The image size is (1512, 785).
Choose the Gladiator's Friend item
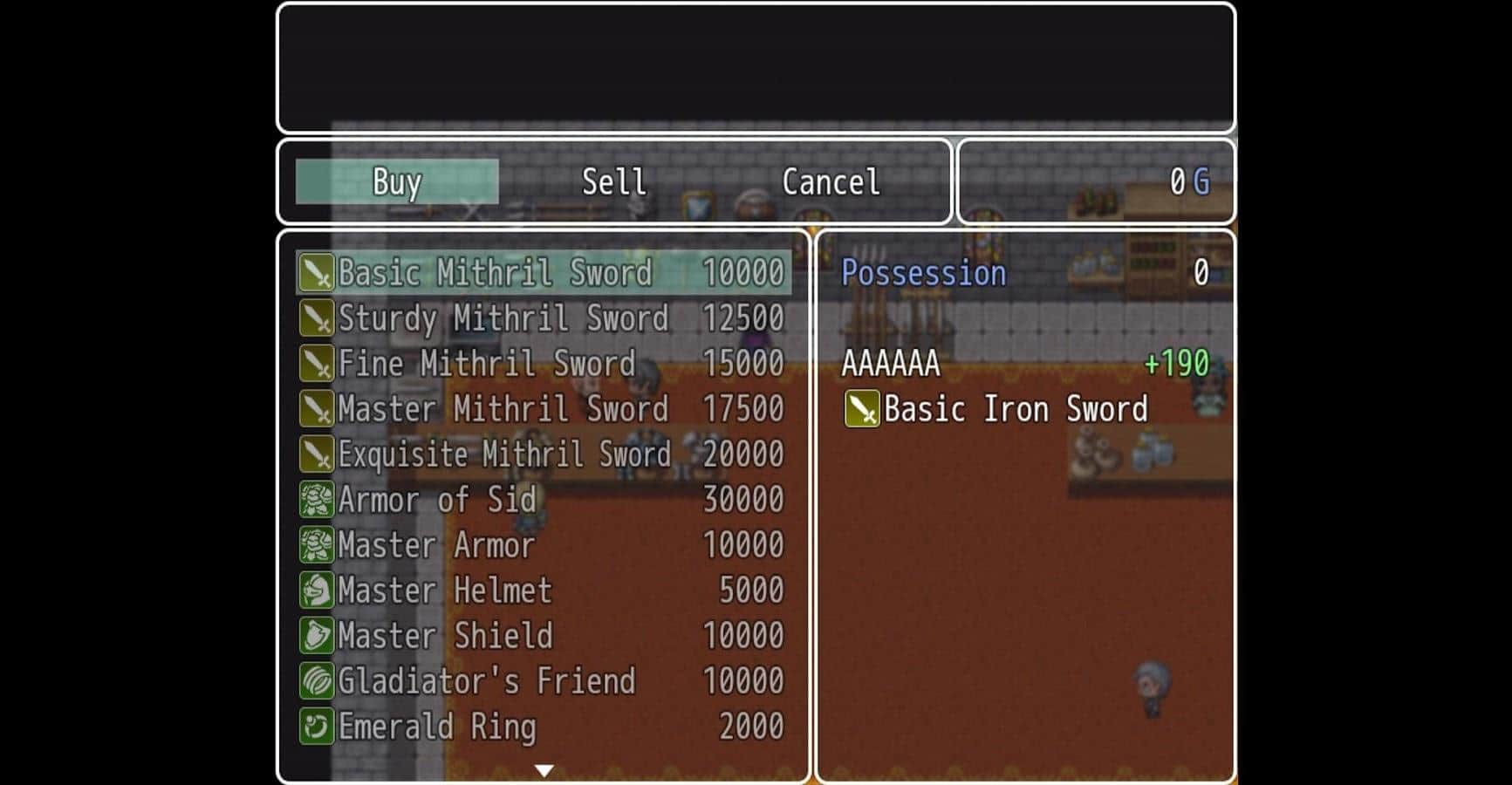(543, 681)
